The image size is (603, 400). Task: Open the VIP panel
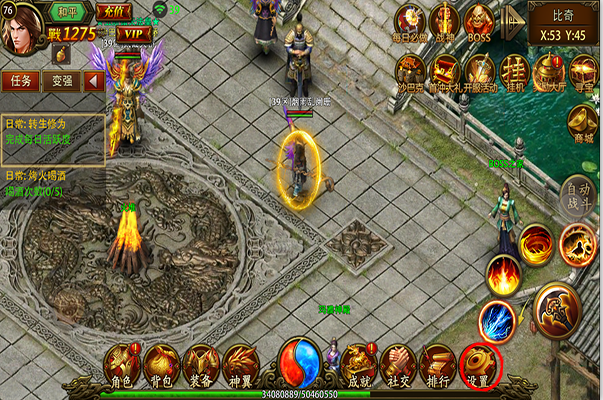(x=131, y=33)
